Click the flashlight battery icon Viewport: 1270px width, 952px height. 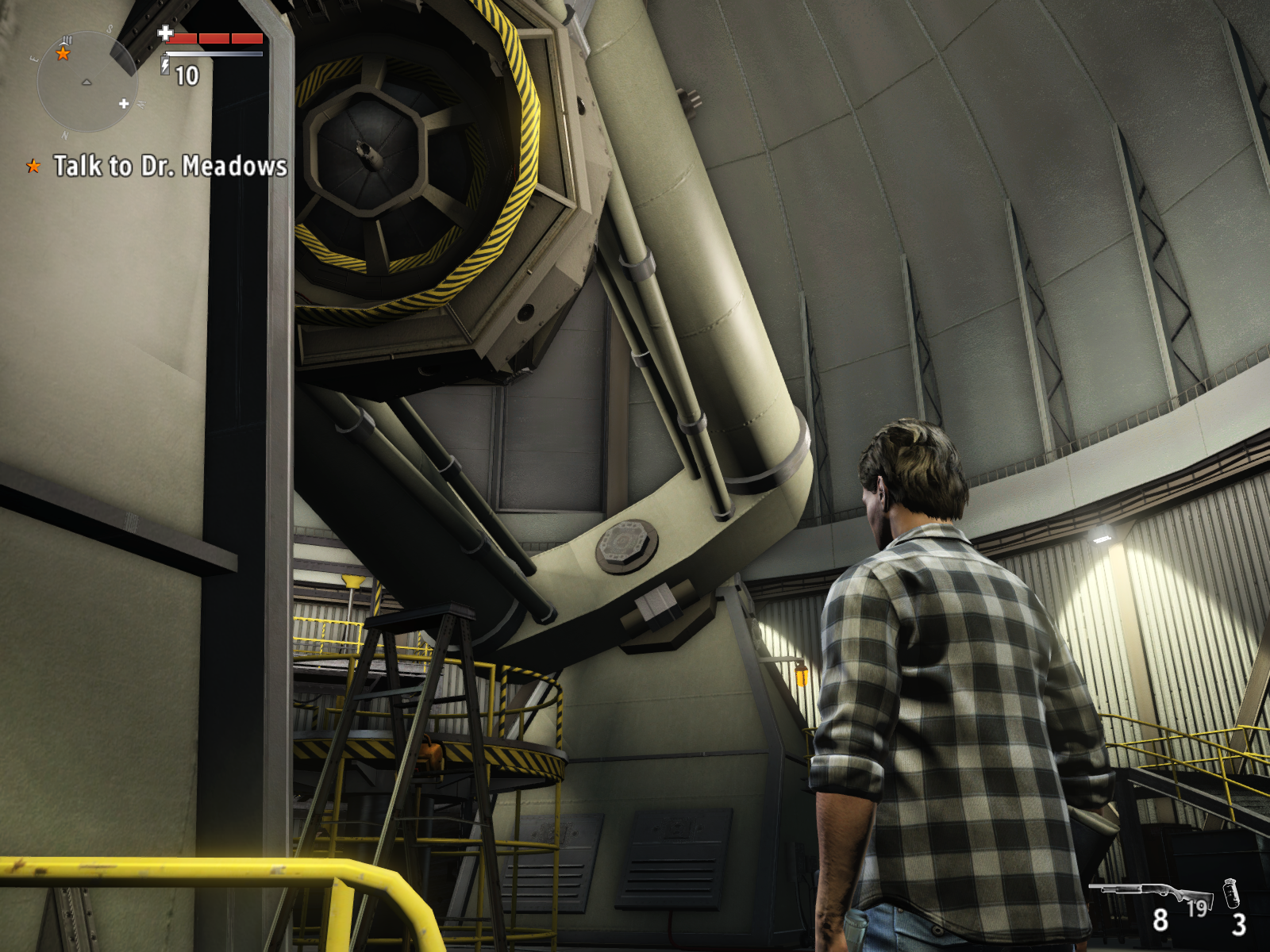click(165, 65)
